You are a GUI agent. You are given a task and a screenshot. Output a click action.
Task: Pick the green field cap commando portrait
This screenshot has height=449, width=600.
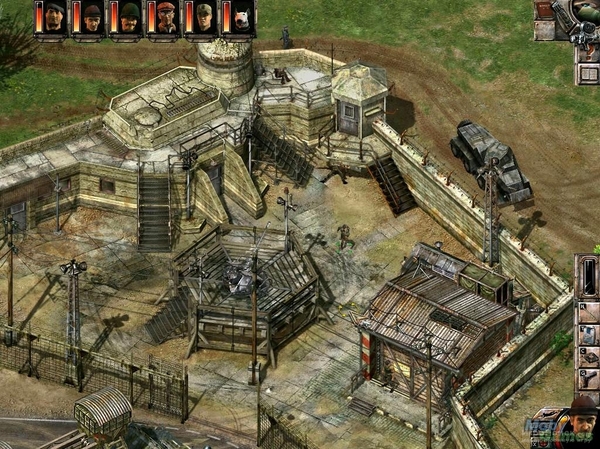204,18
